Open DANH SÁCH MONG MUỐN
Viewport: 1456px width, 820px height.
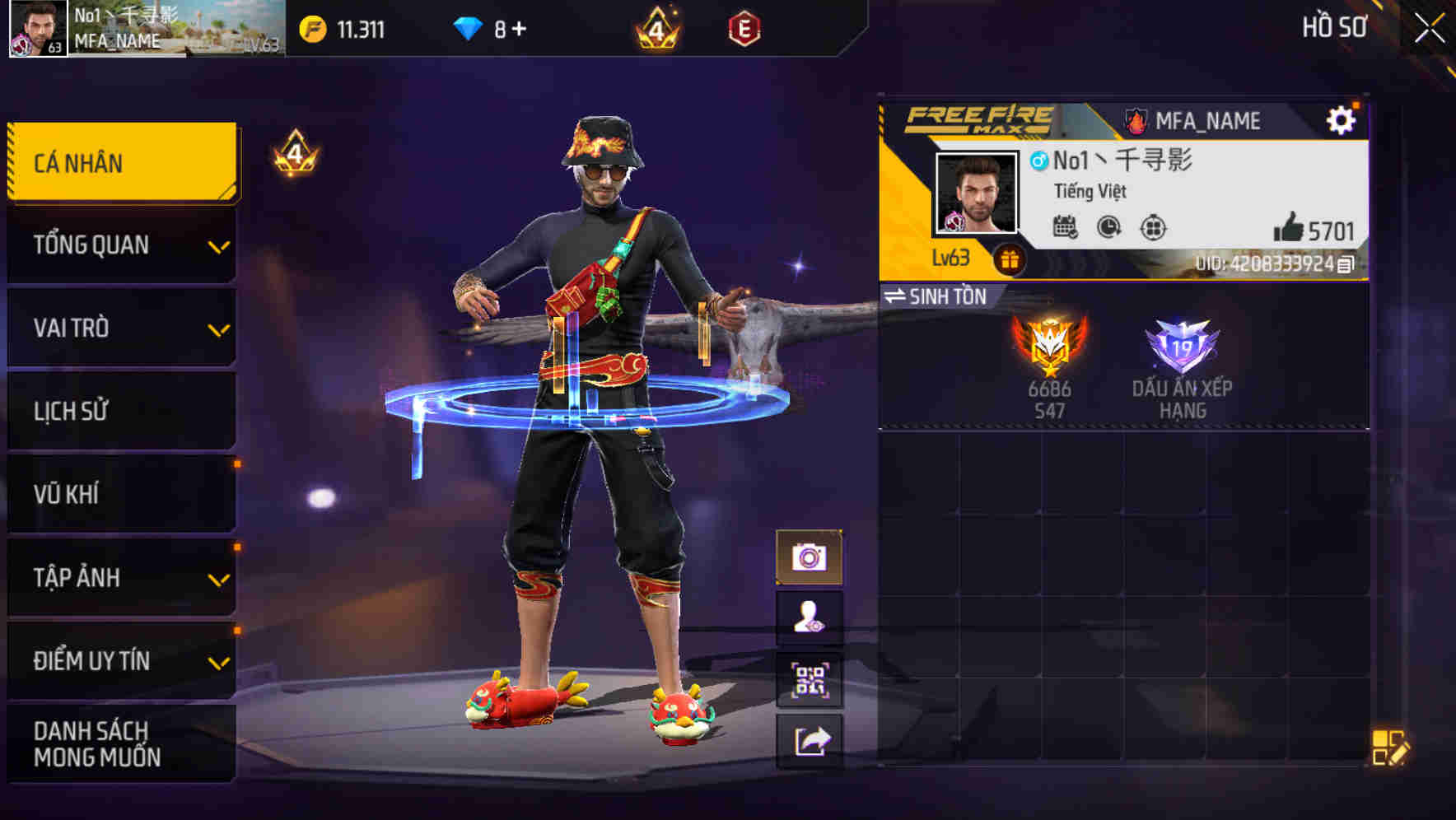[120, 743]
